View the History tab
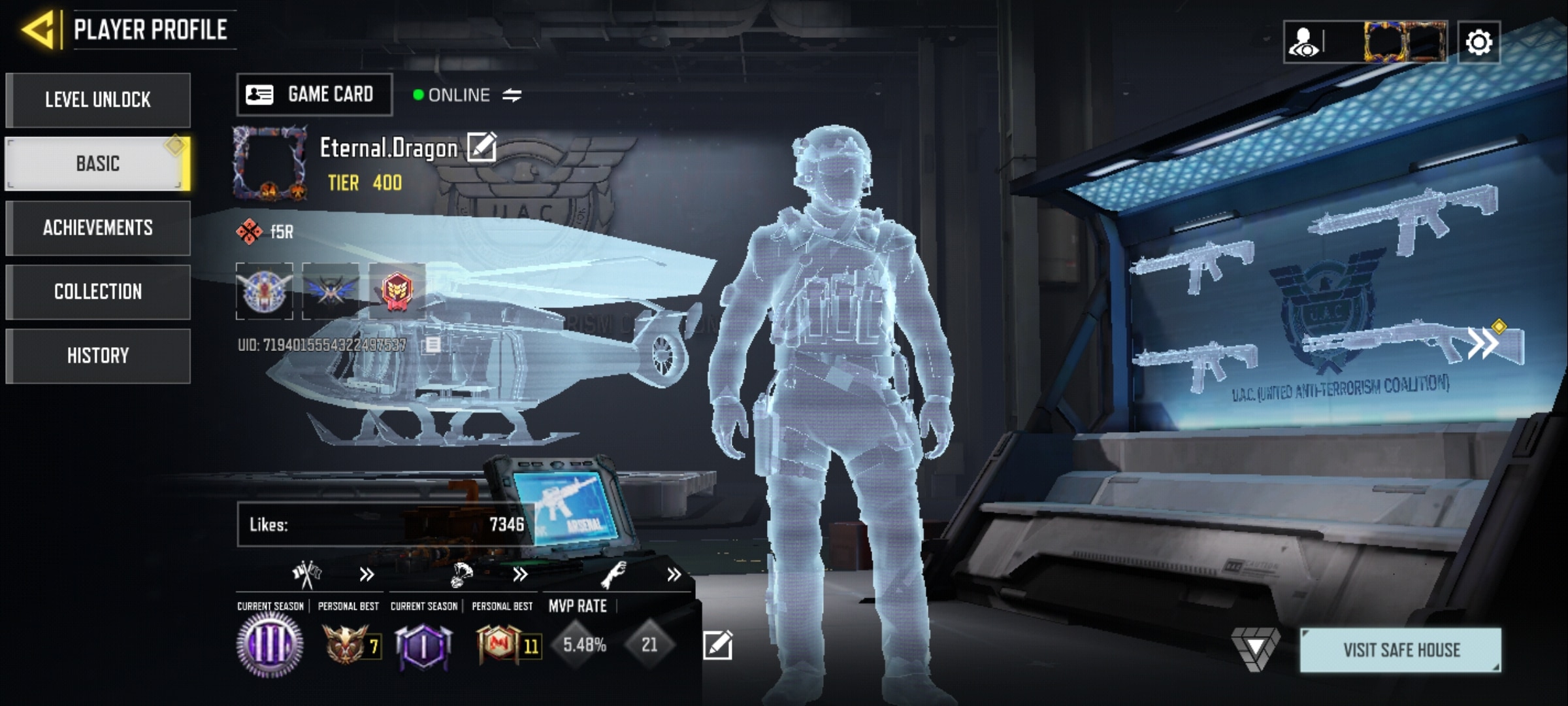 (98, 356)
